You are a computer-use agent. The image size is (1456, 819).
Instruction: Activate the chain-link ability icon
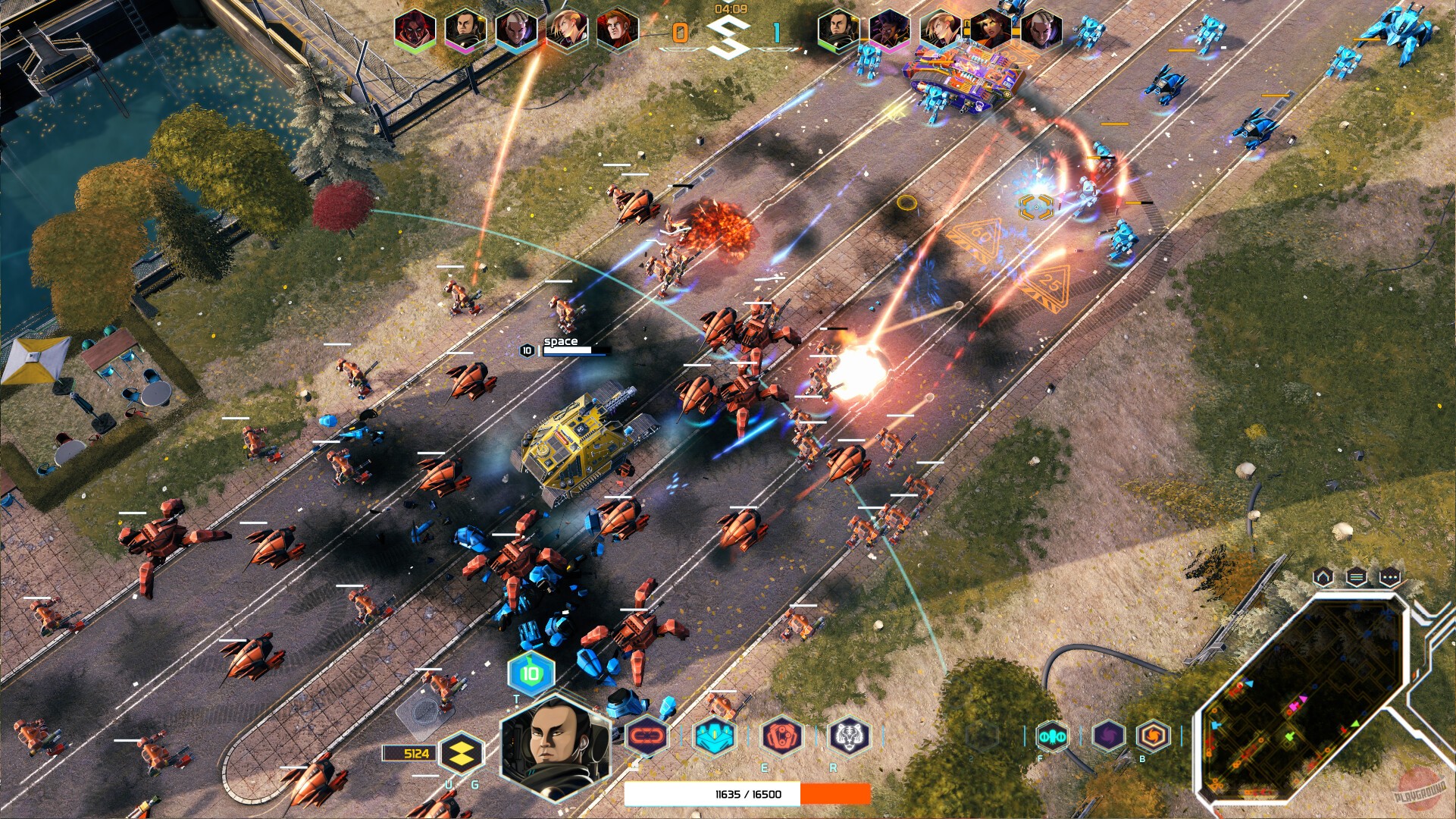[648, 736]
